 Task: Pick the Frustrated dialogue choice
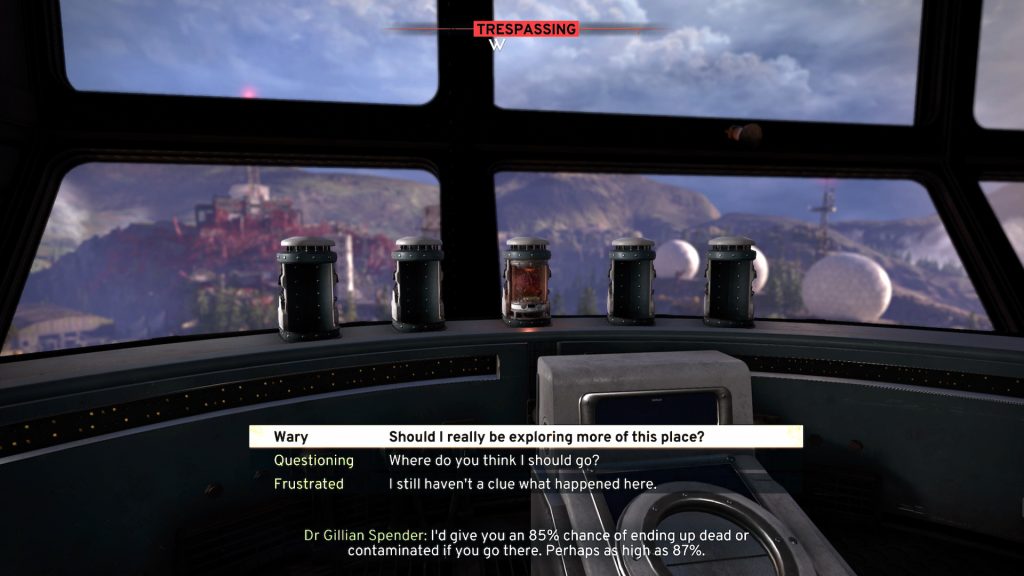coord(521,484)
